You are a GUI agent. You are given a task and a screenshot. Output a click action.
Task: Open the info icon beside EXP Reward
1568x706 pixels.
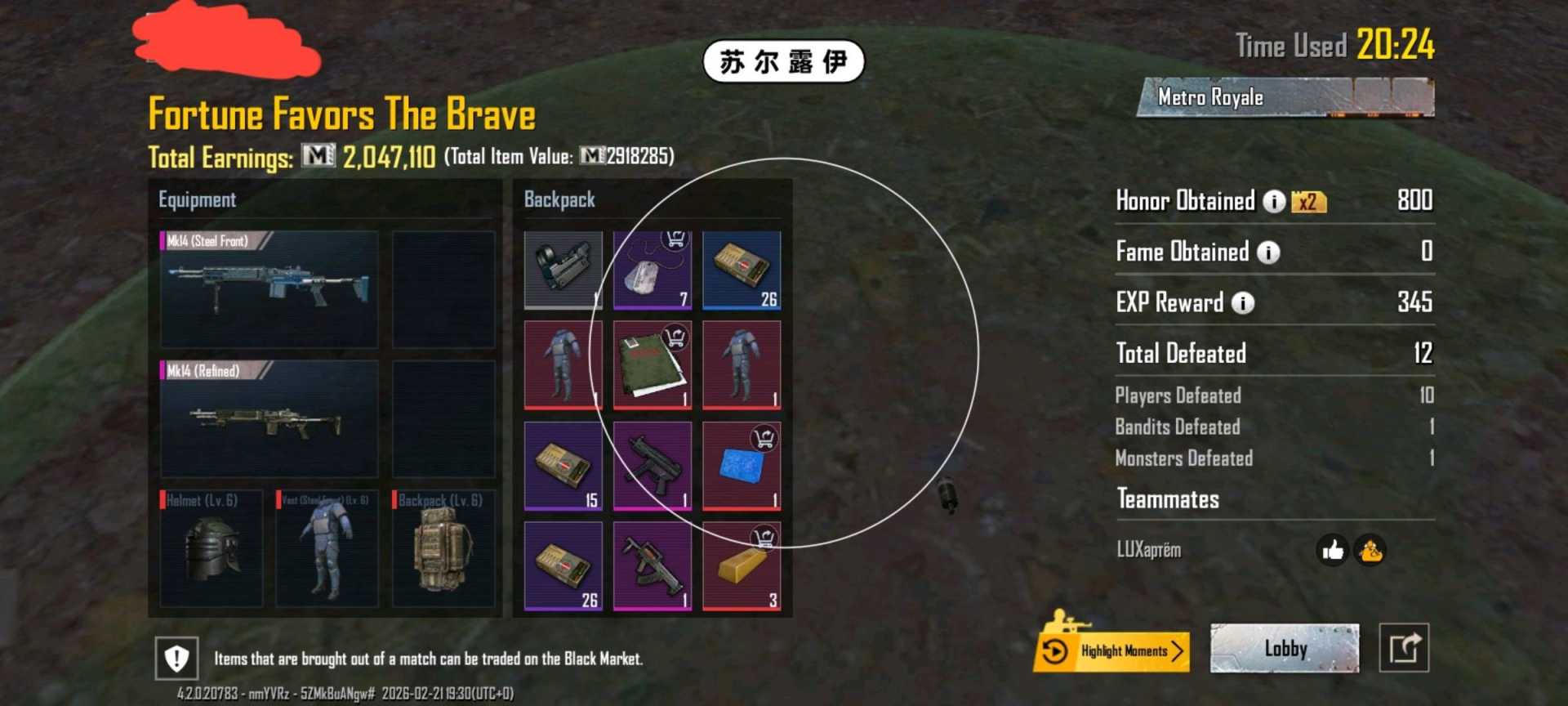click(x=1242, y=304)
